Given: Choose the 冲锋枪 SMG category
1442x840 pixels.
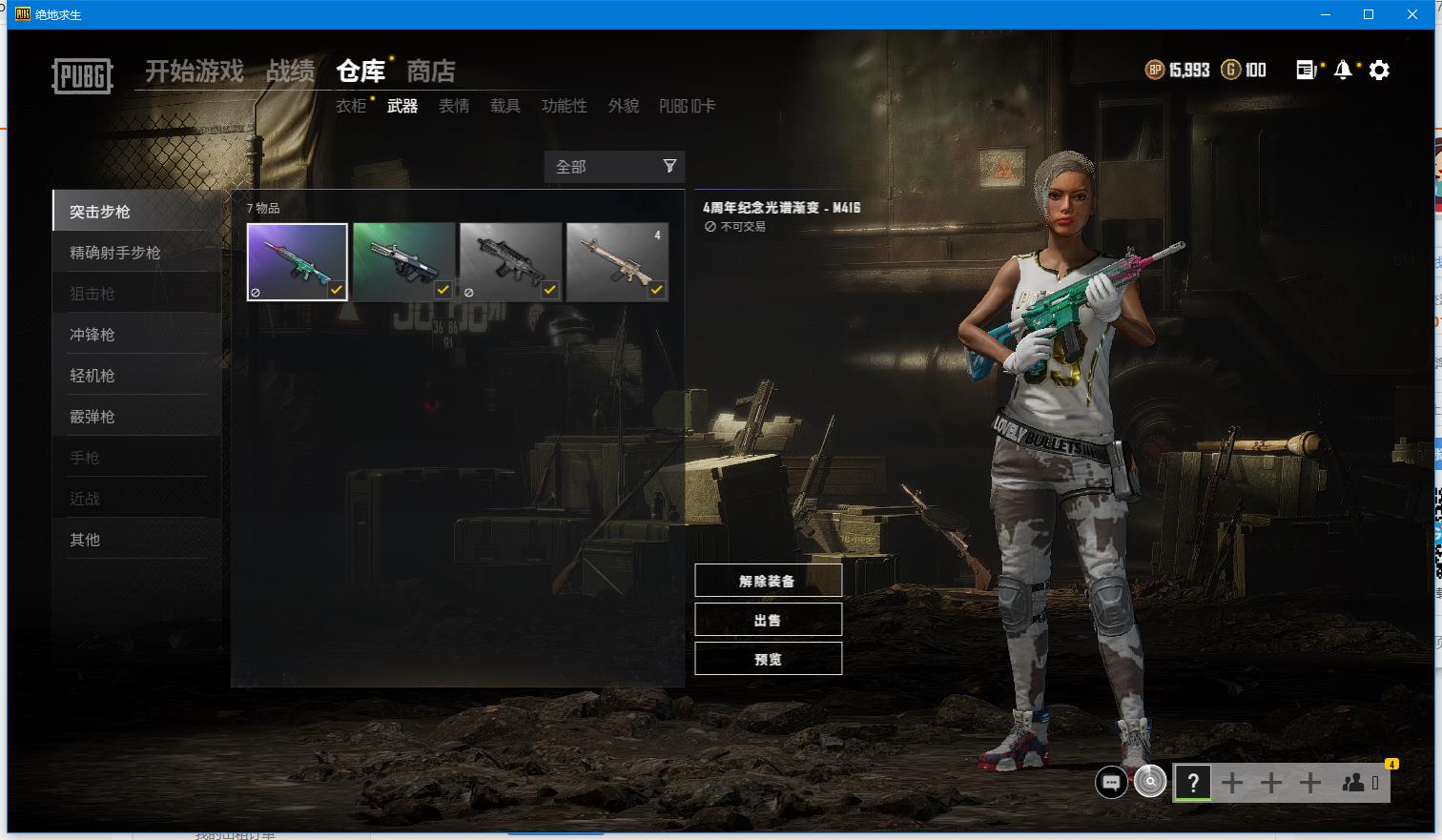Looking at the screenshot, I should coord(93,335).
